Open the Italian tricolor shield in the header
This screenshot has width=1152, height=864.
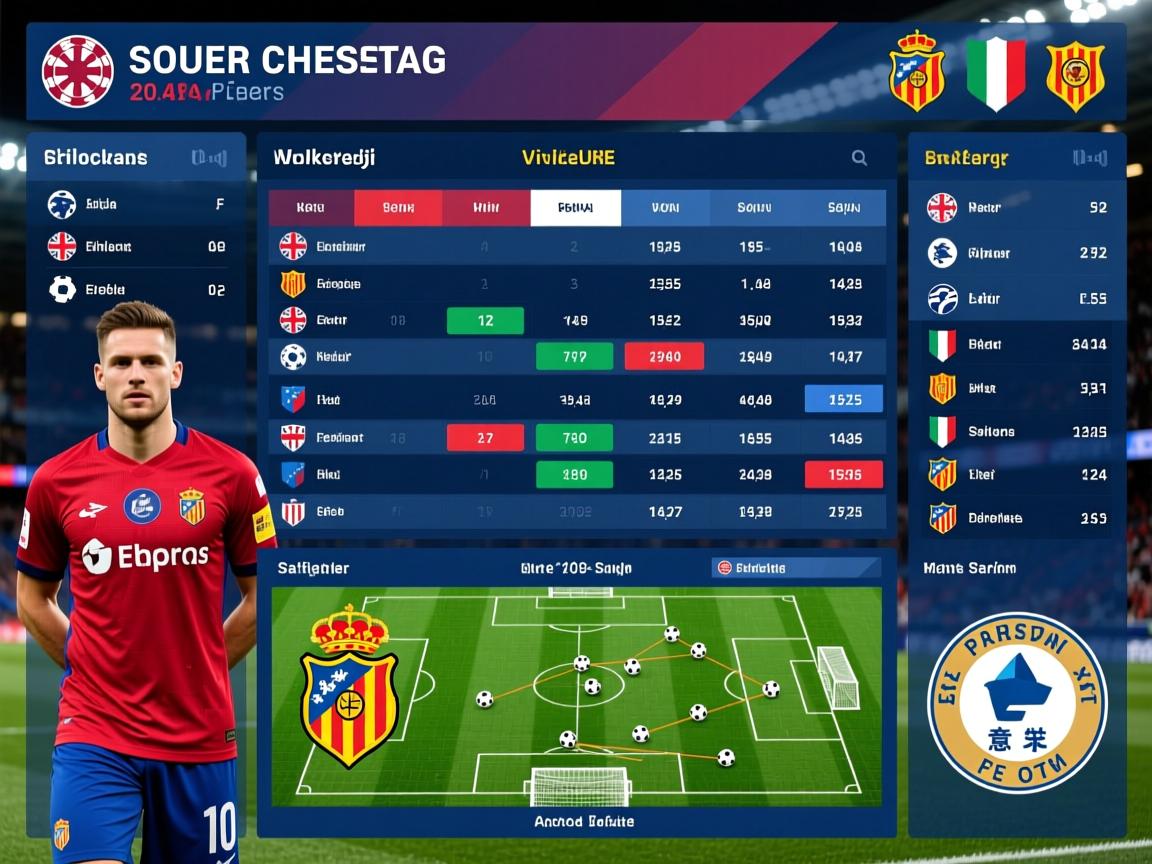click(x=996, y=72)
